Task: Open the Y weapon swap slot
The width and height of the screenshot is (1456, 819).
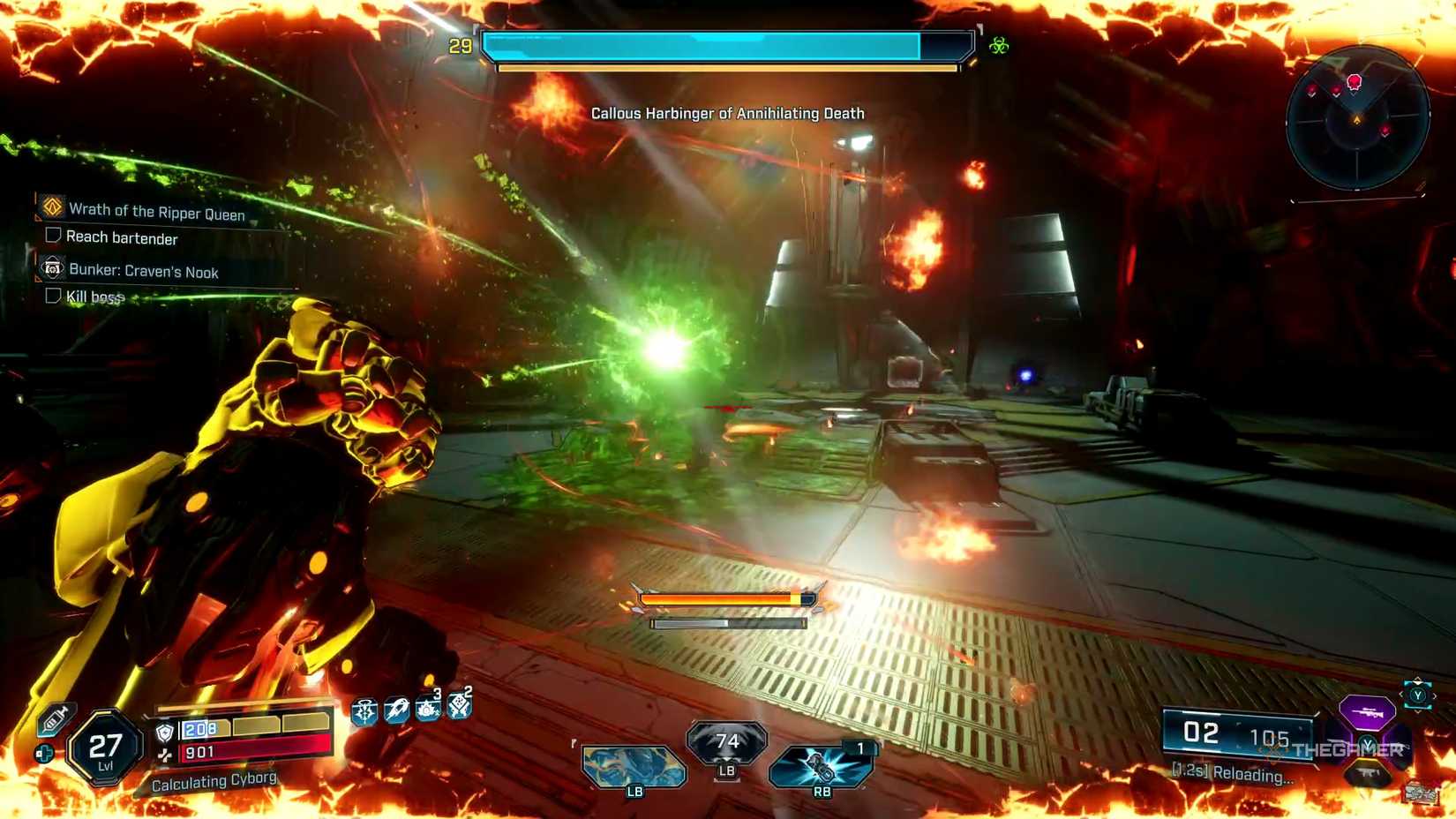Action: click(1418, 696)
